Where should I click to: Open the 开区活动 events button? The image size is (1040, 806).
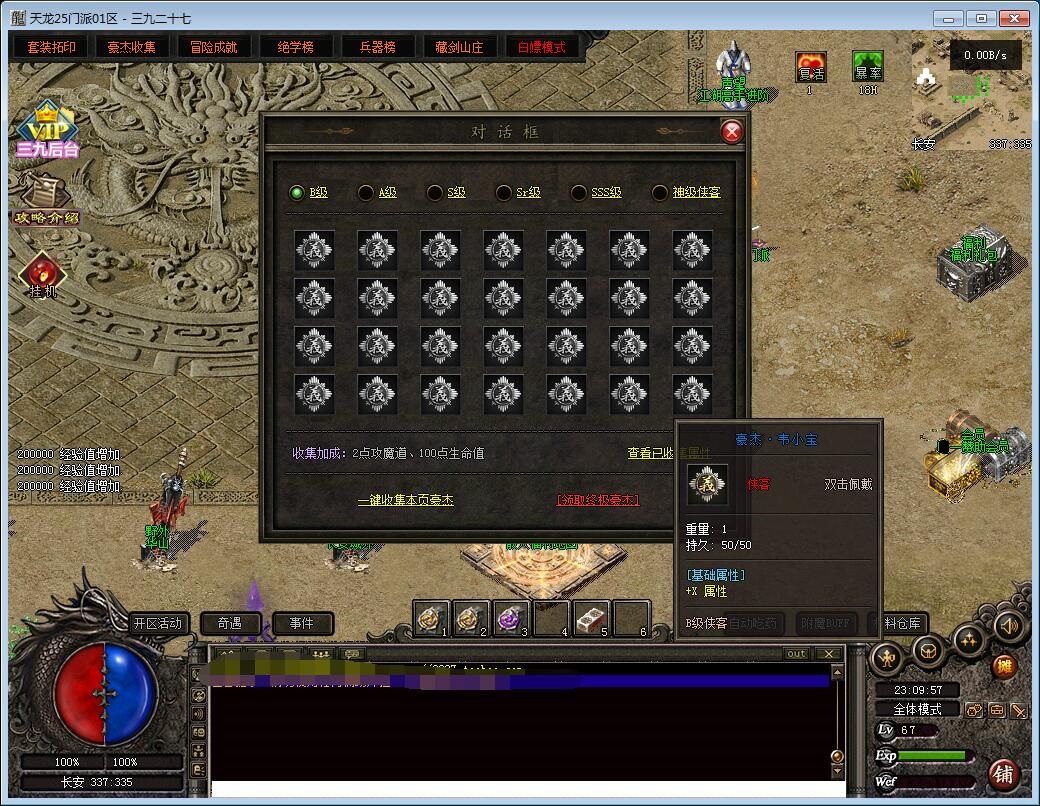[x=158, y=623]
